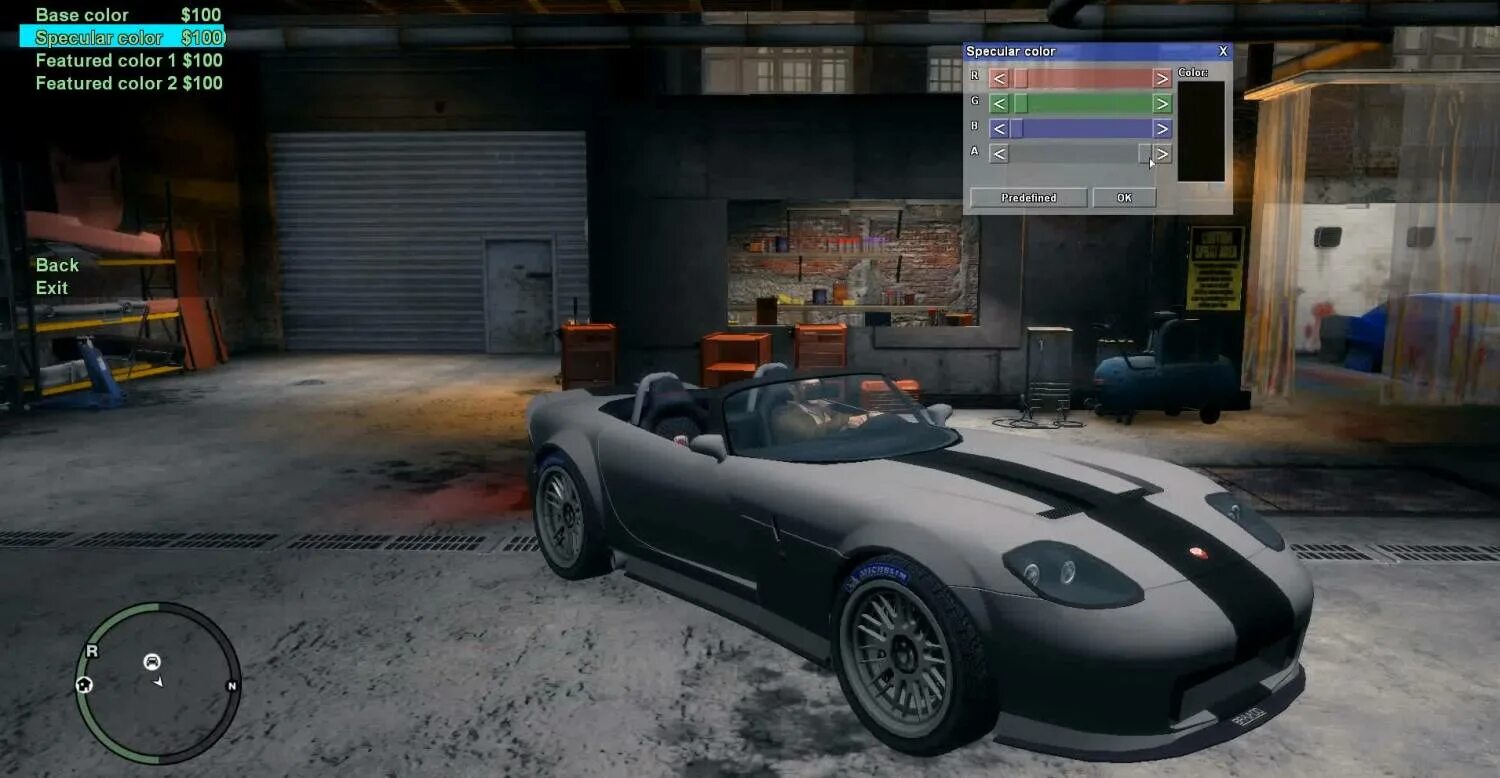The image size is (1500, 778).
Task: Choose Exit from the side menu
Action: (x=50, y=289)
